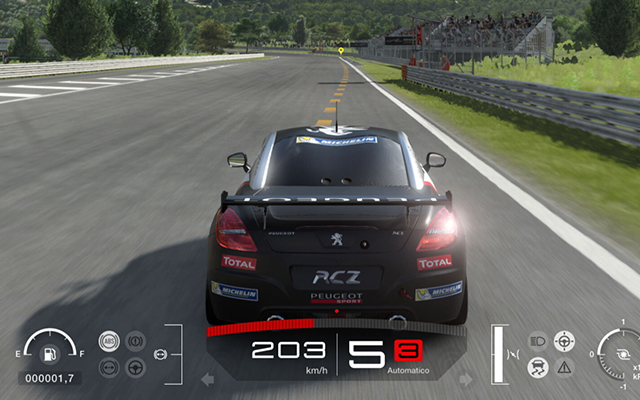Click the fuel pump icon
The height and width of the screenshot is (400, 640).
click(x=49, y=355)
